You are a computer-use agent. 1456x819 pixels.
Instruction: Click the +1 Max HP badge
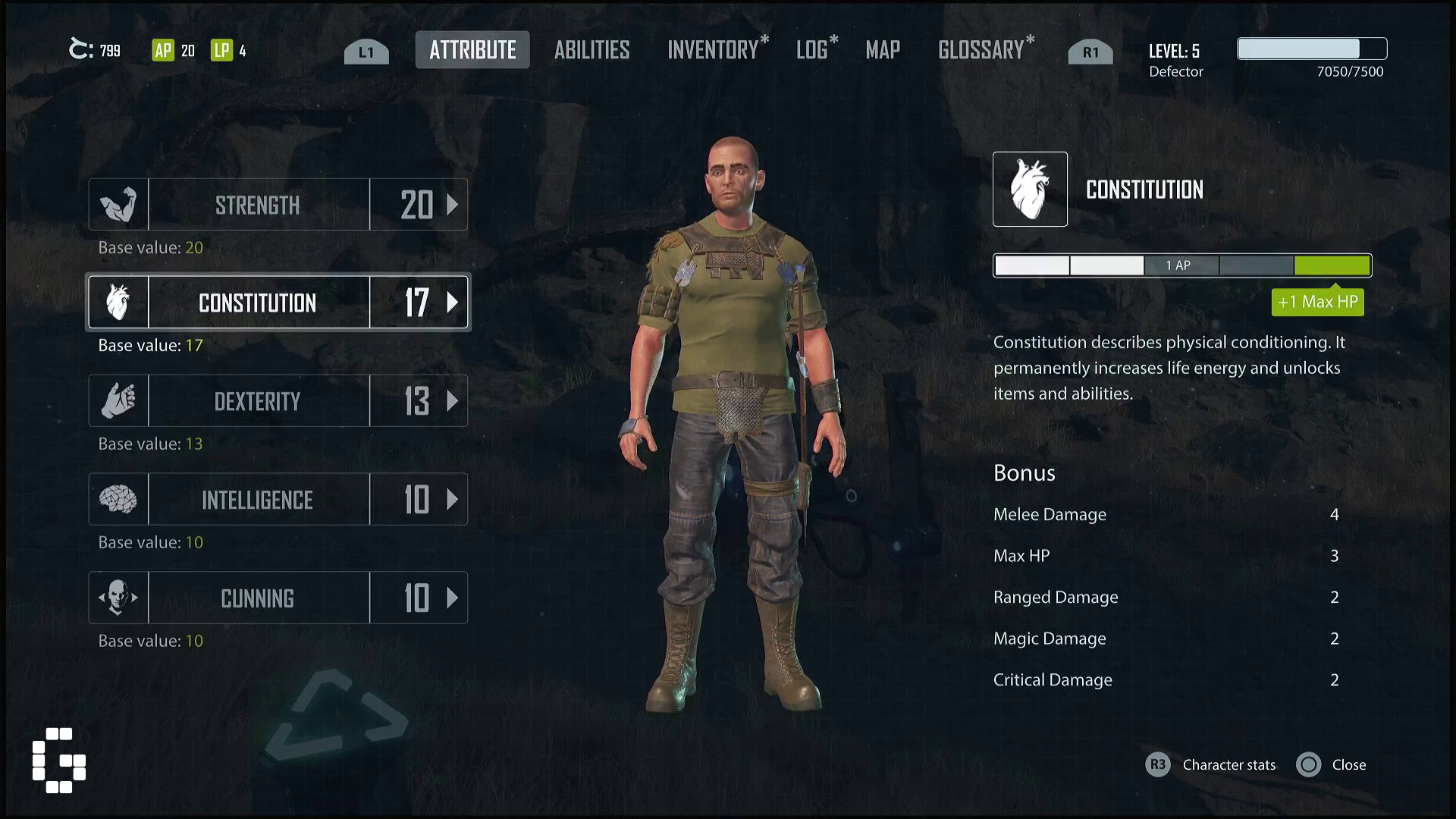[1317, 302]
